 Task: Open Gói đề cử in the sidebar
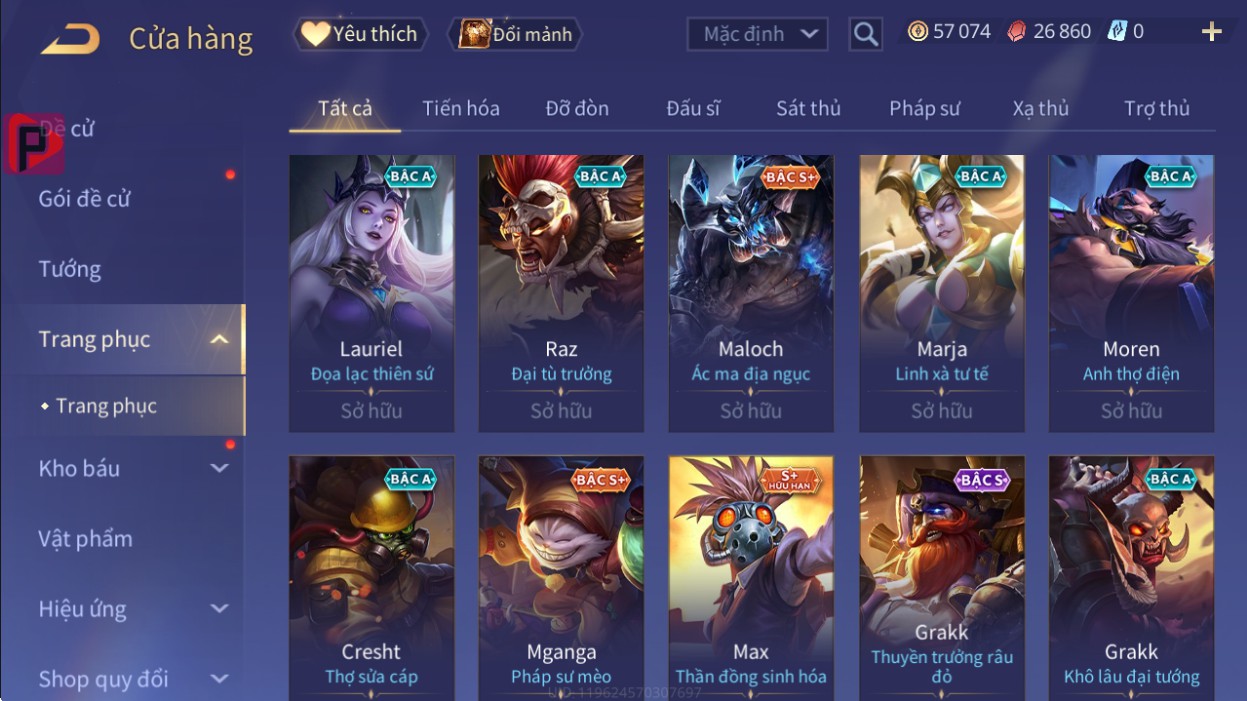pyautogui.click(x=85, y=199)
